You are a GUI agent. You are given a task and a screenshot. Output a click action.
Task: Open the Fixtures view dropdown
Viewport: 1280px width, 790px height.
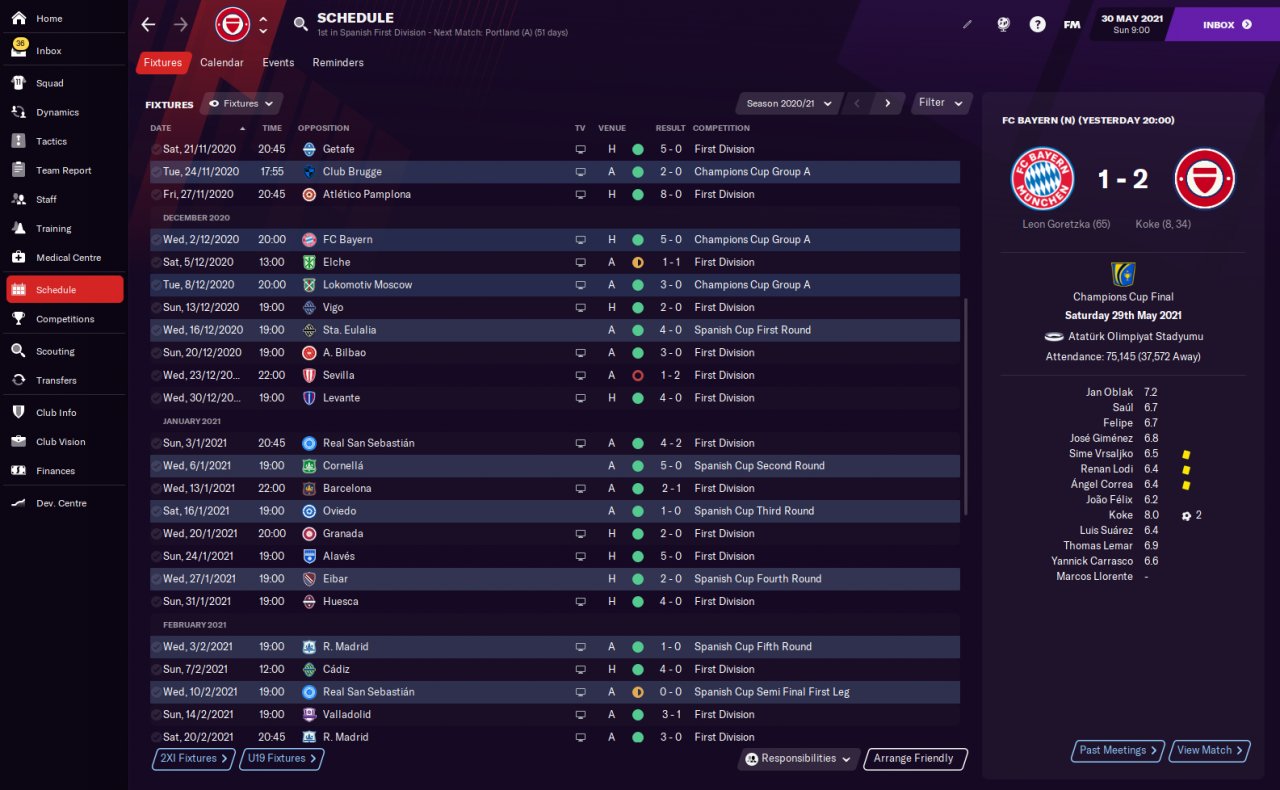click(x=241, y=104)
